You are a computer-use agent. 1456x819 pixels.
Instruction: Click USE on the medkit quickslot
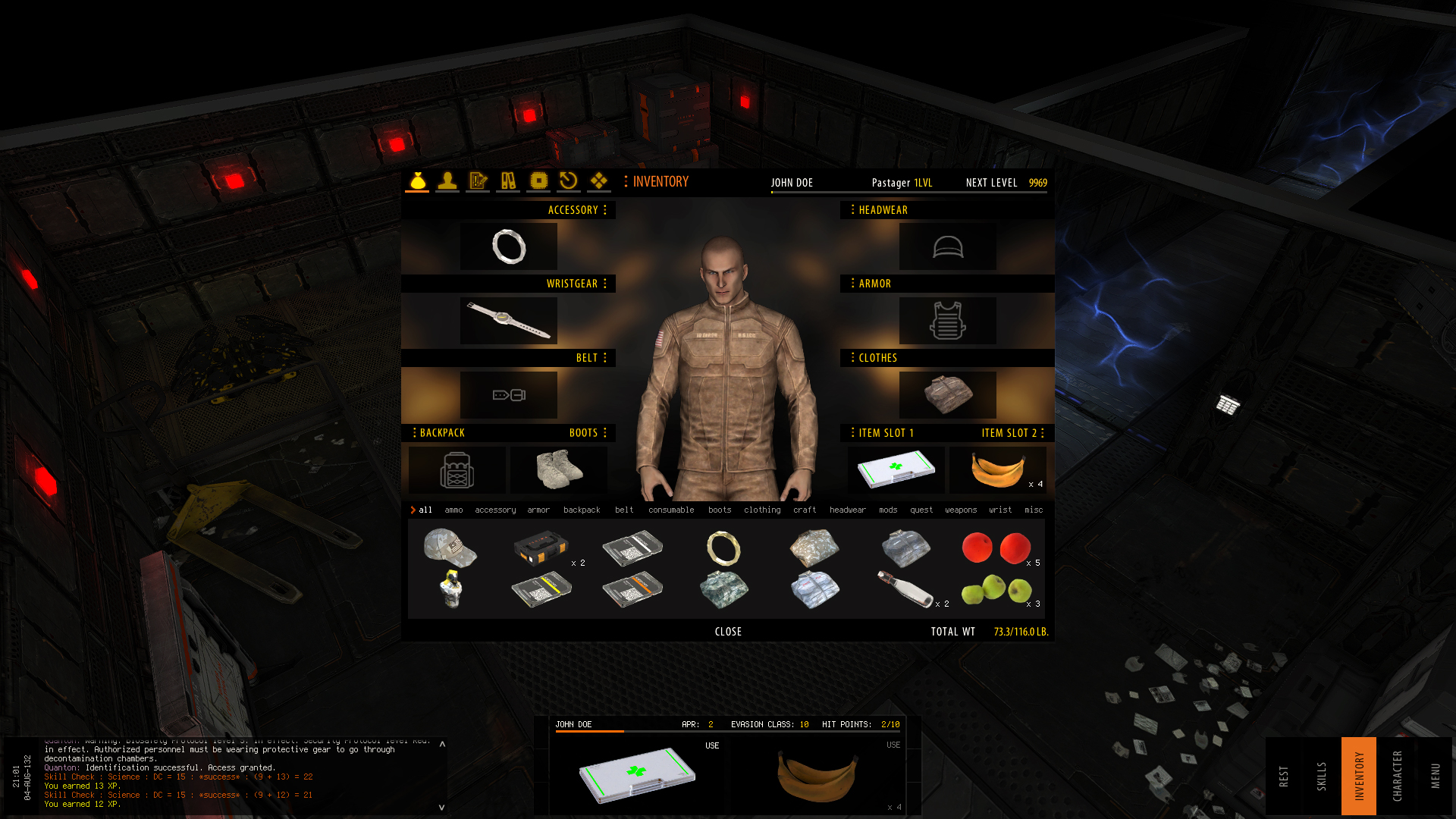(x=711, y=745)
